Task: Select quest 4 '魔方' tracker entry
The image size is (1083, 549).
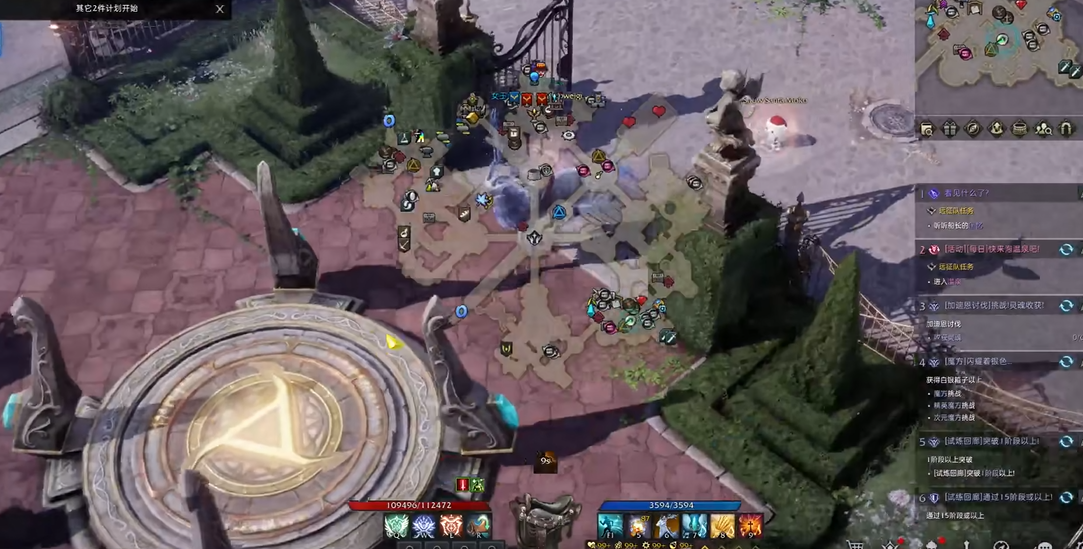Action: point(980,361)
